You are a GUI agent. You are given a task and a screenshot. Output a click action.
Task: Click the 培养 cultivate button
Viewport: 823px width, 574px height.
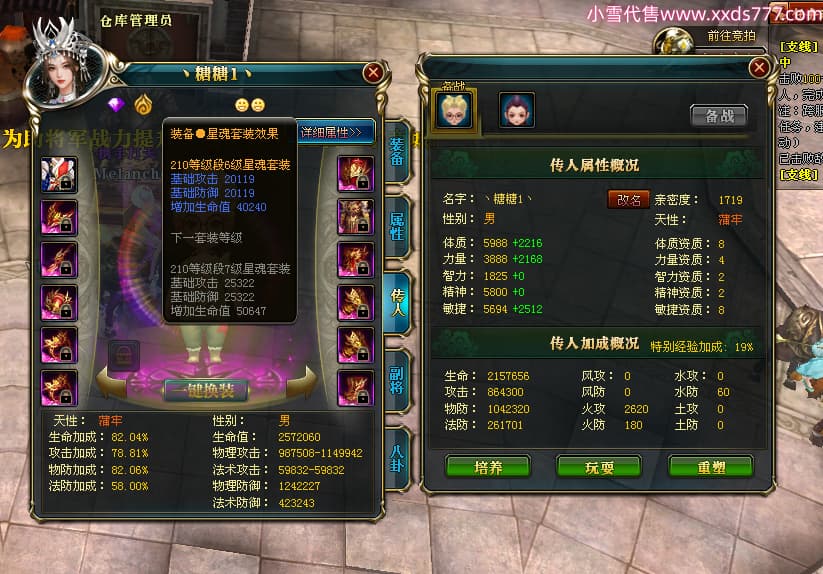[488, 466]
